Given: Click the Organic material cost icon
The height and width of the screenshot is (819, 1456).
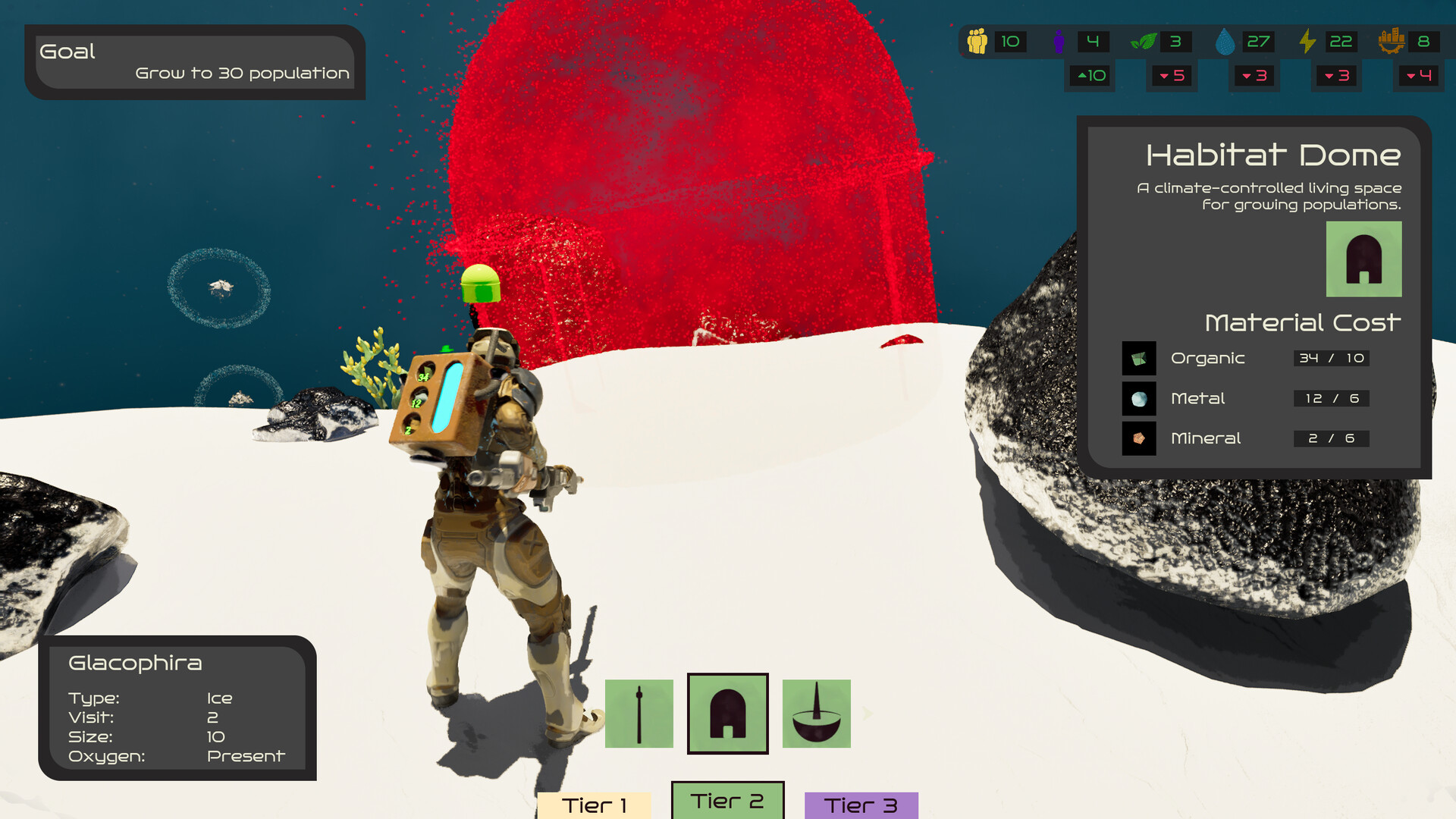Looking at the screenshot, I should [1139, 358].
